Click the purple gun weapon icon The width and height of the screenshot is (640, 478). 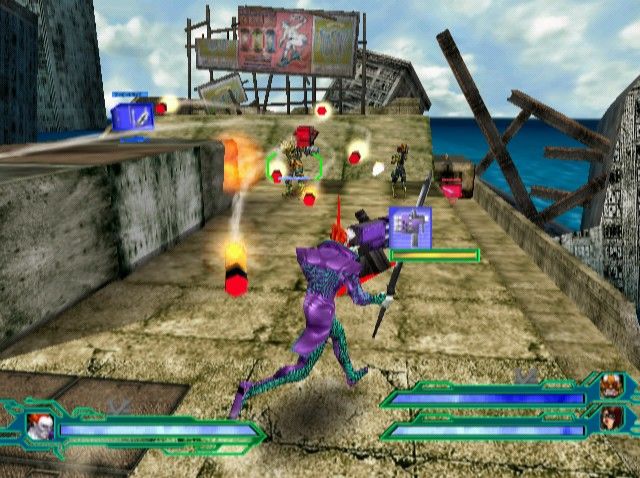408,226
